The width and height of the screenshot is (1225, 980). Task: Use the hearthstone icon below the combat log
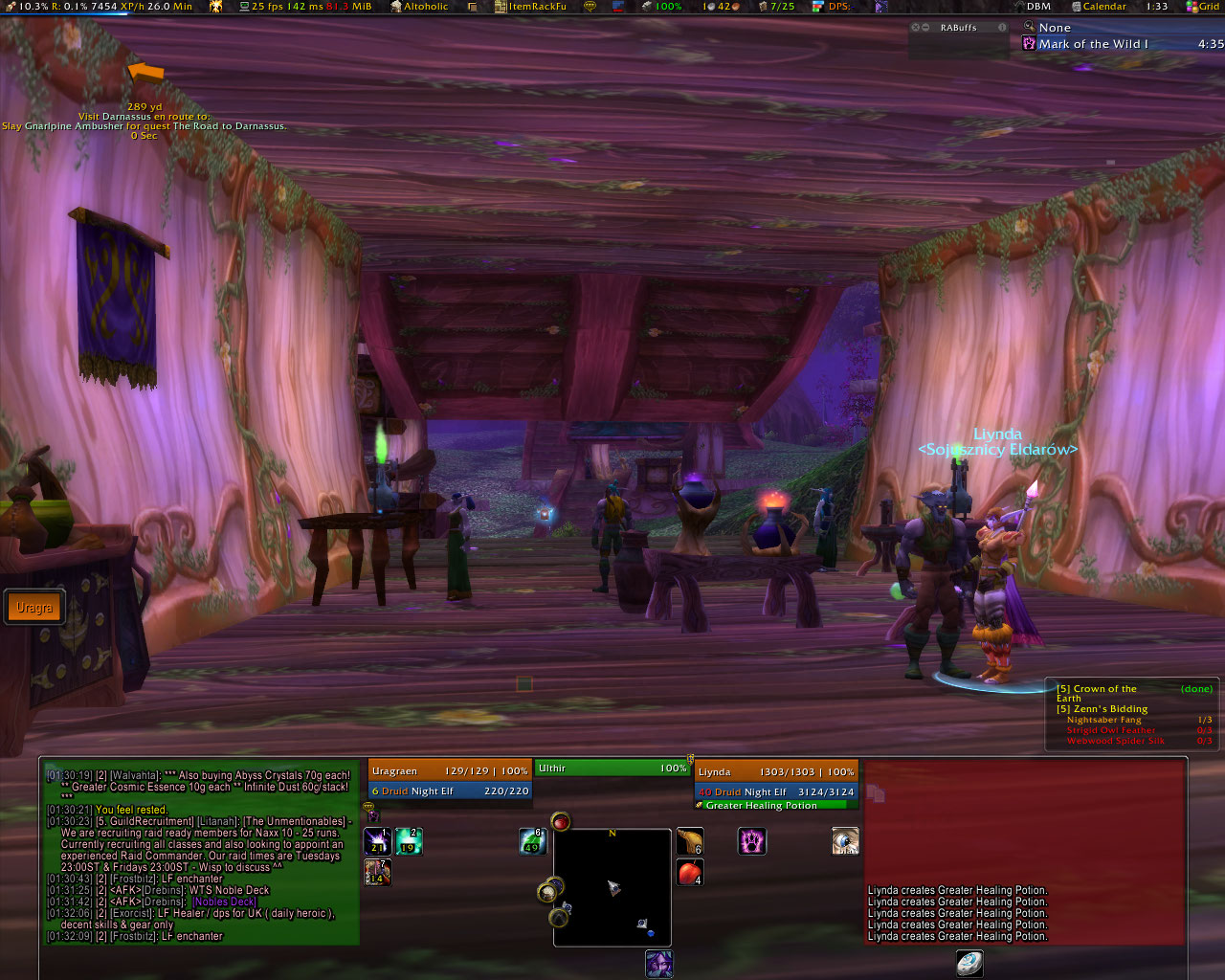[969, 963]
